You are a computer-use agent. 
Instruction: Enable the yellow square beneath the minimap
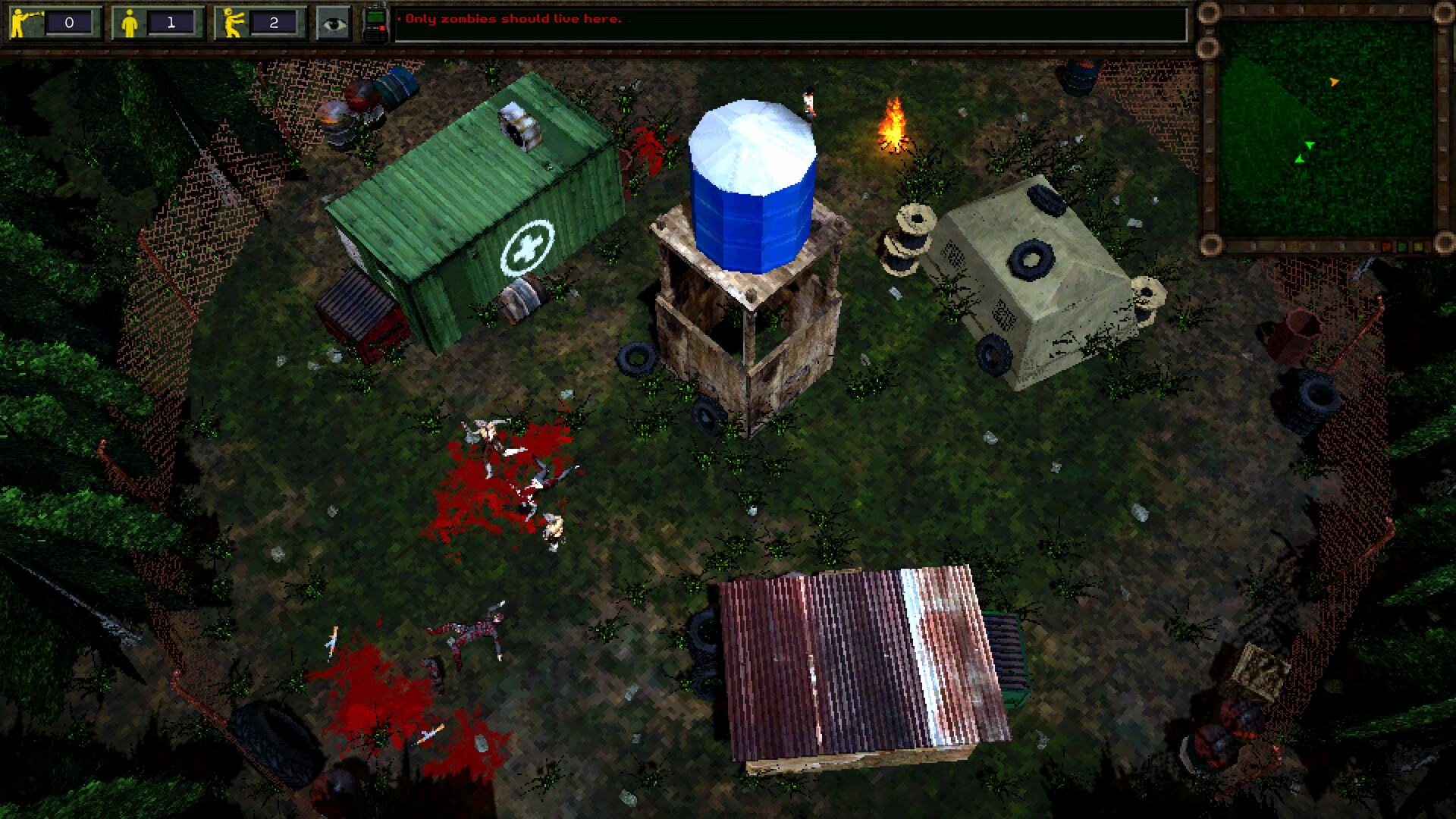[1418, 246]
